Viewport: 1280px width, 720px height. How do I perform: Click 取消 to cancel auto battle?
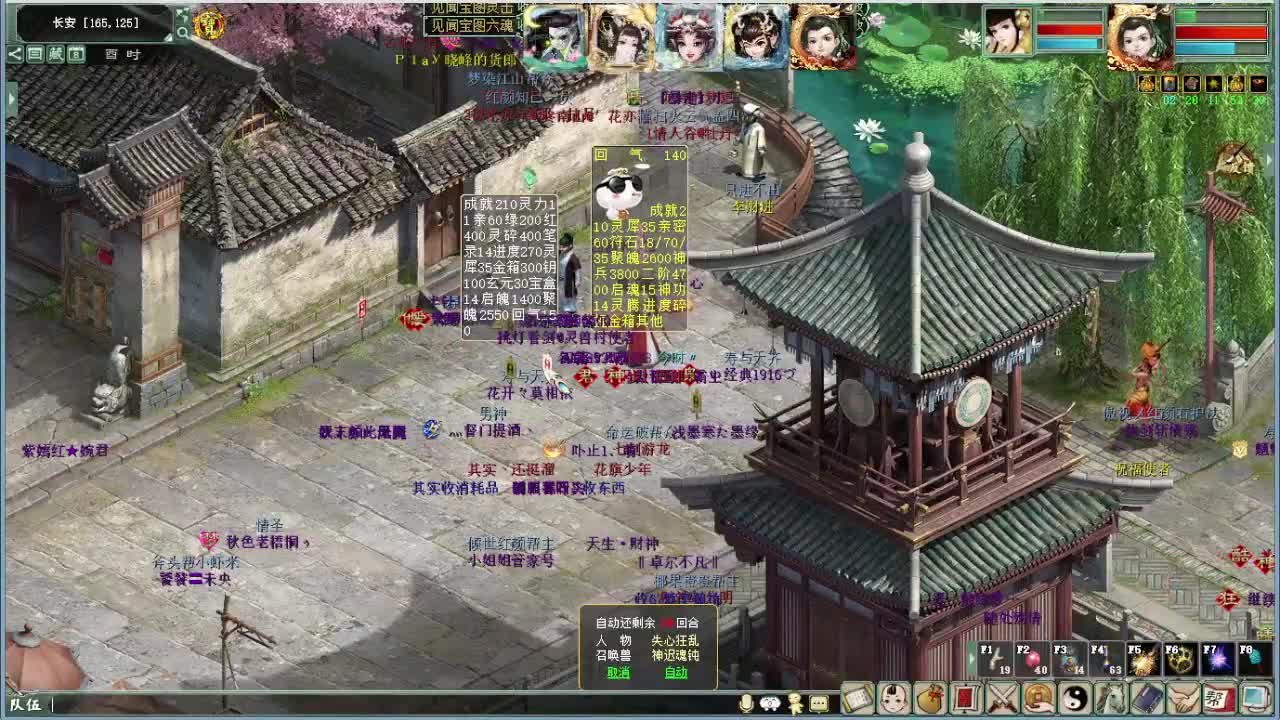tap(617, 674)
